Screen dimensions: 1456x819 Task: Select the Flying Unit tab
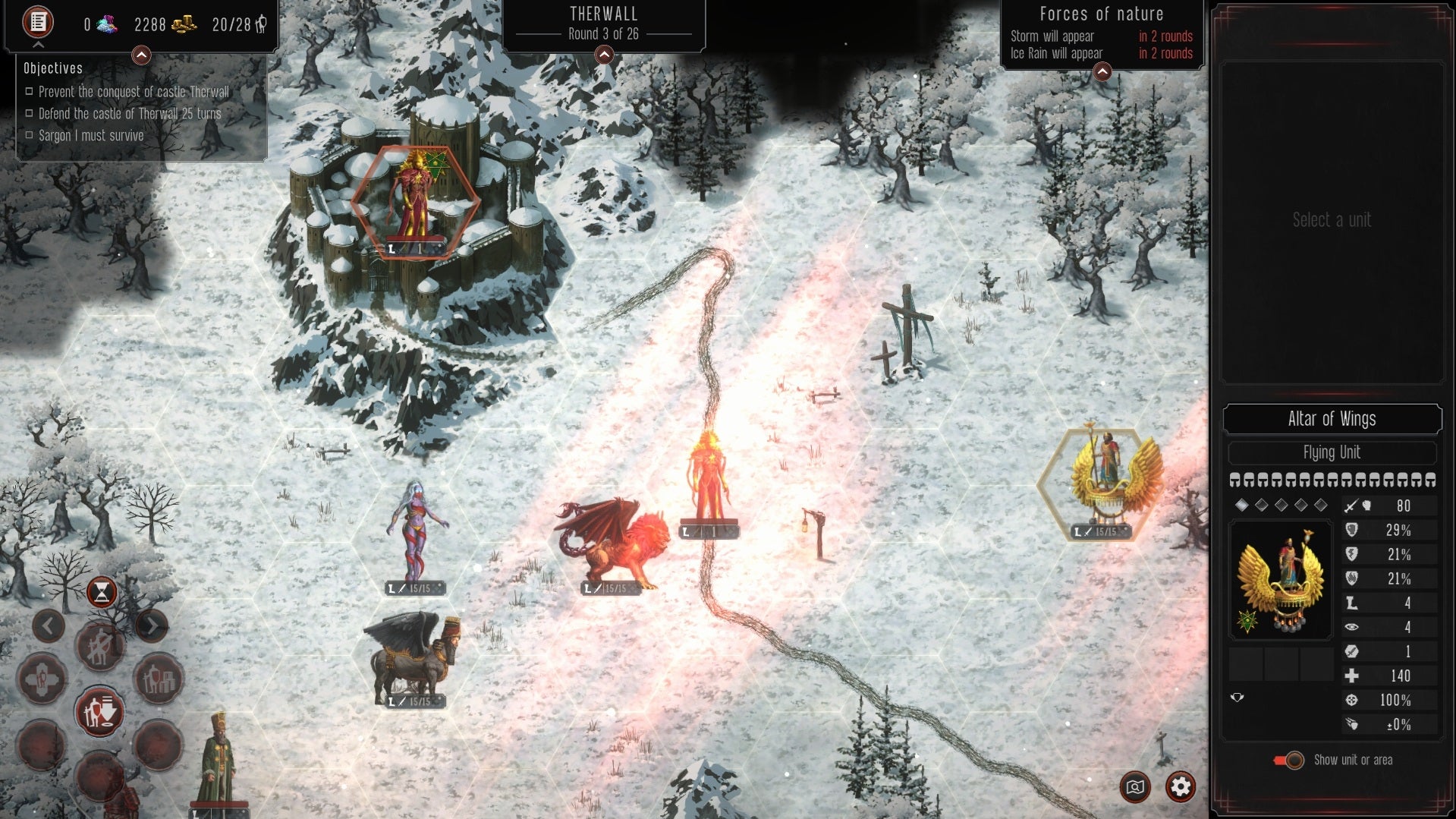[1332, 453]
